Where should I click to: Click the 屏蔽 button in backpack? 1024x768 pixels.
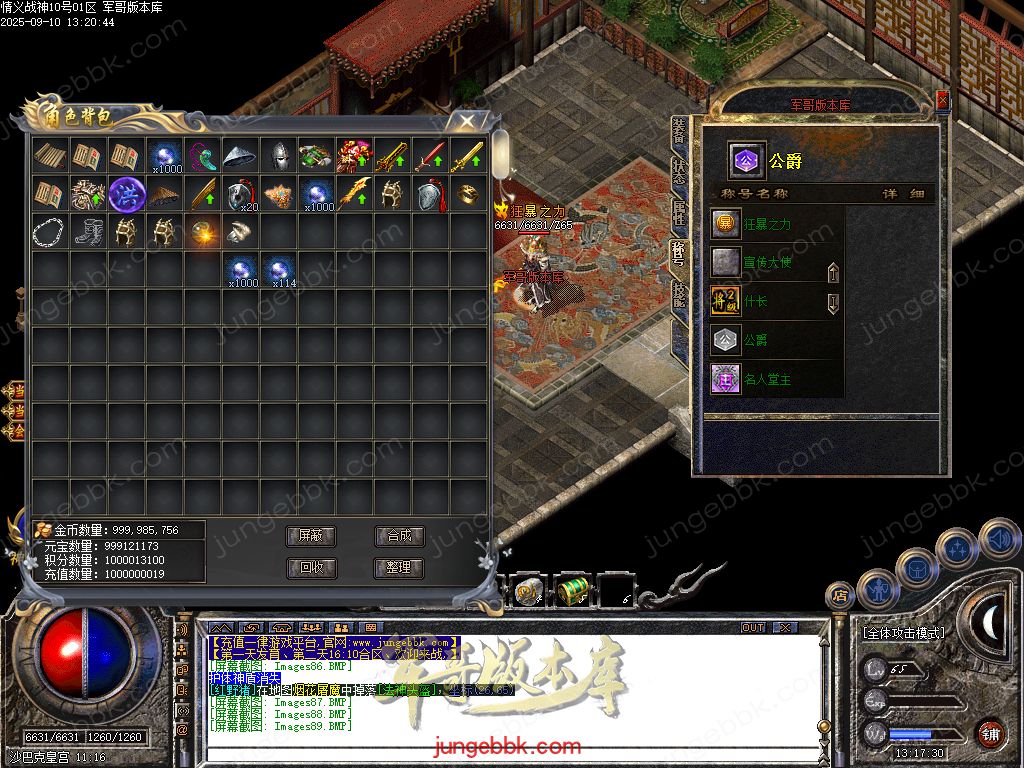[x=311, y=536]
